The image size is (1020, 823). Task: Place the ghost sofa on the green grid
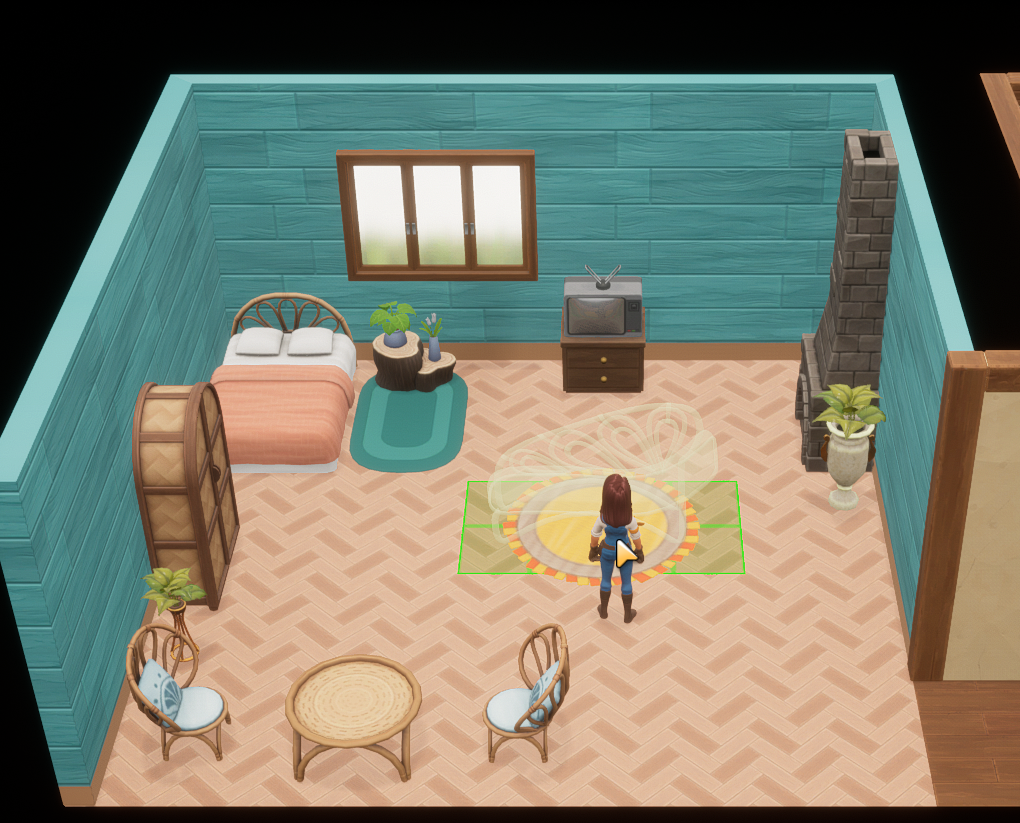tap(601, 527)
